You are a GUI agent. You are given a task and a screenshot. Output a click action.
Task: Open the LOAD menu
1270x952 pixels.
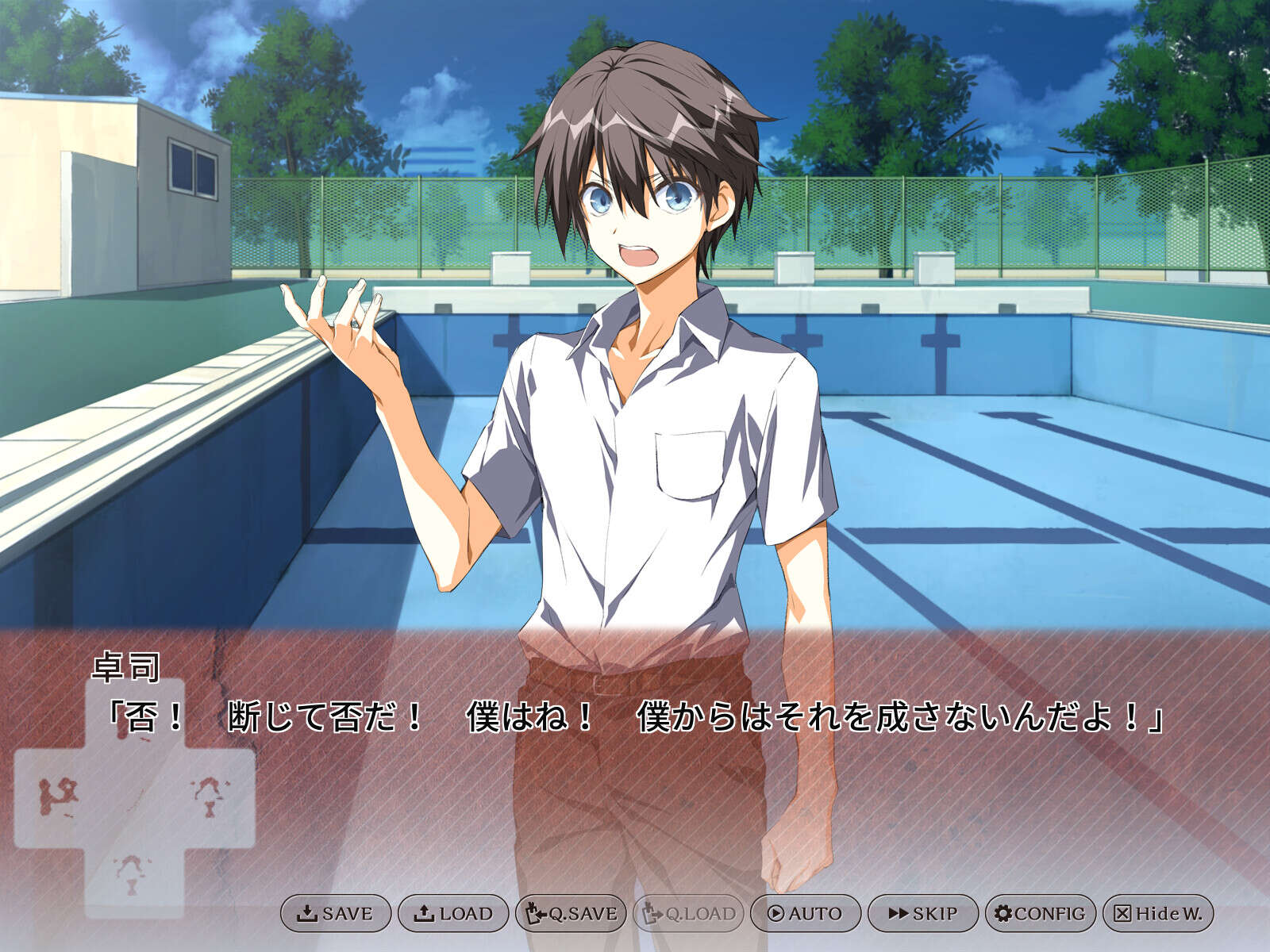coord(452,913)
